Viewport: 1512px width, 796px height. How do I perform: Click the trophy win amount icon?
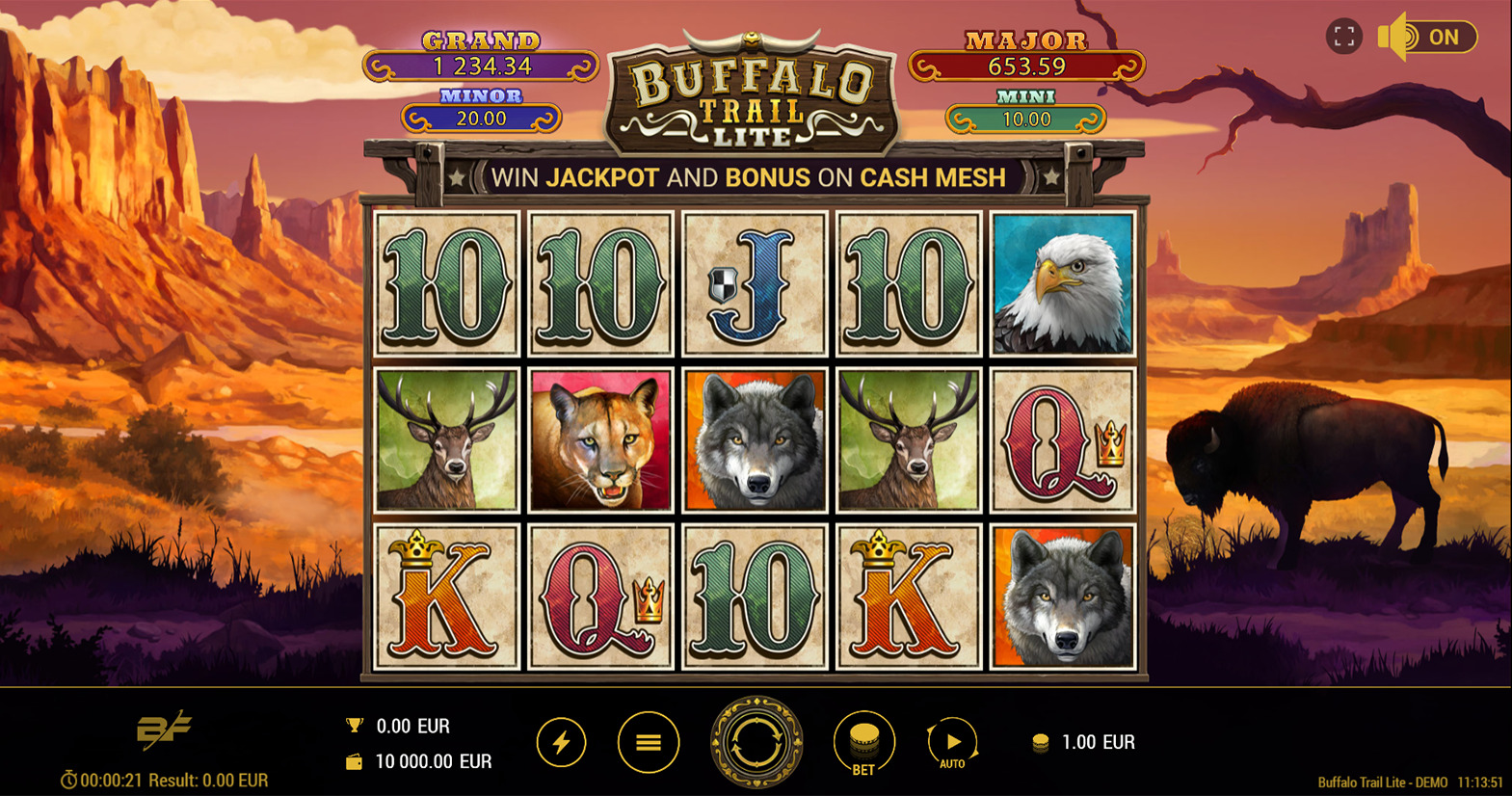pyautogui.click(x=354, y=725)
